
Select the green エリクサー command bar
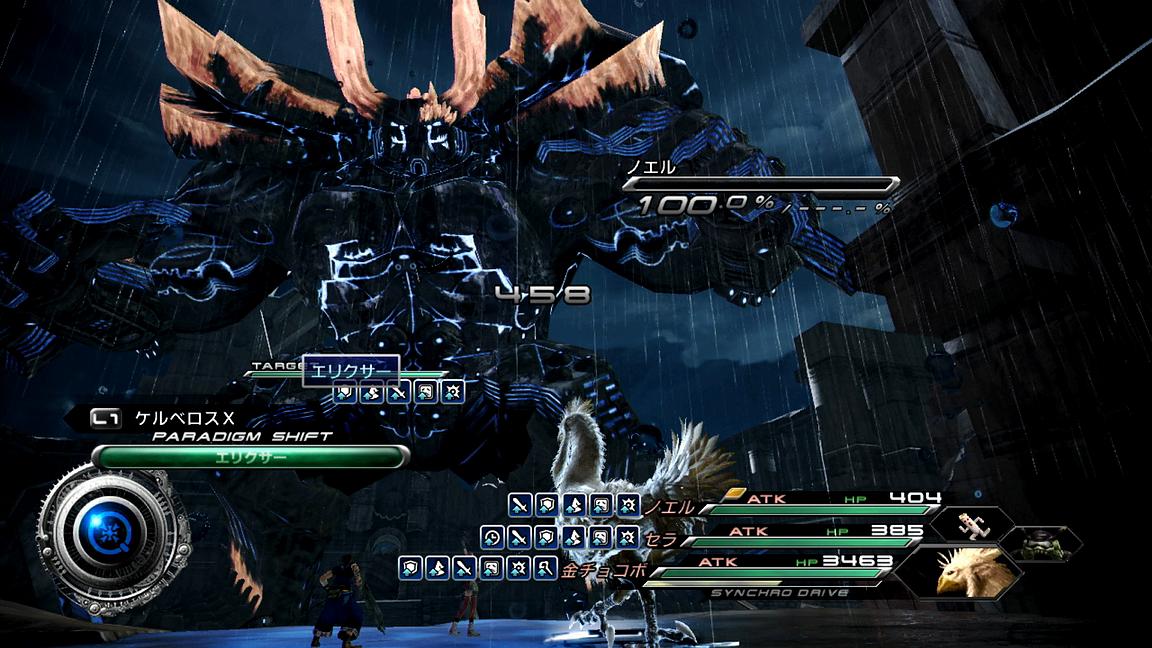coord(250,457)
